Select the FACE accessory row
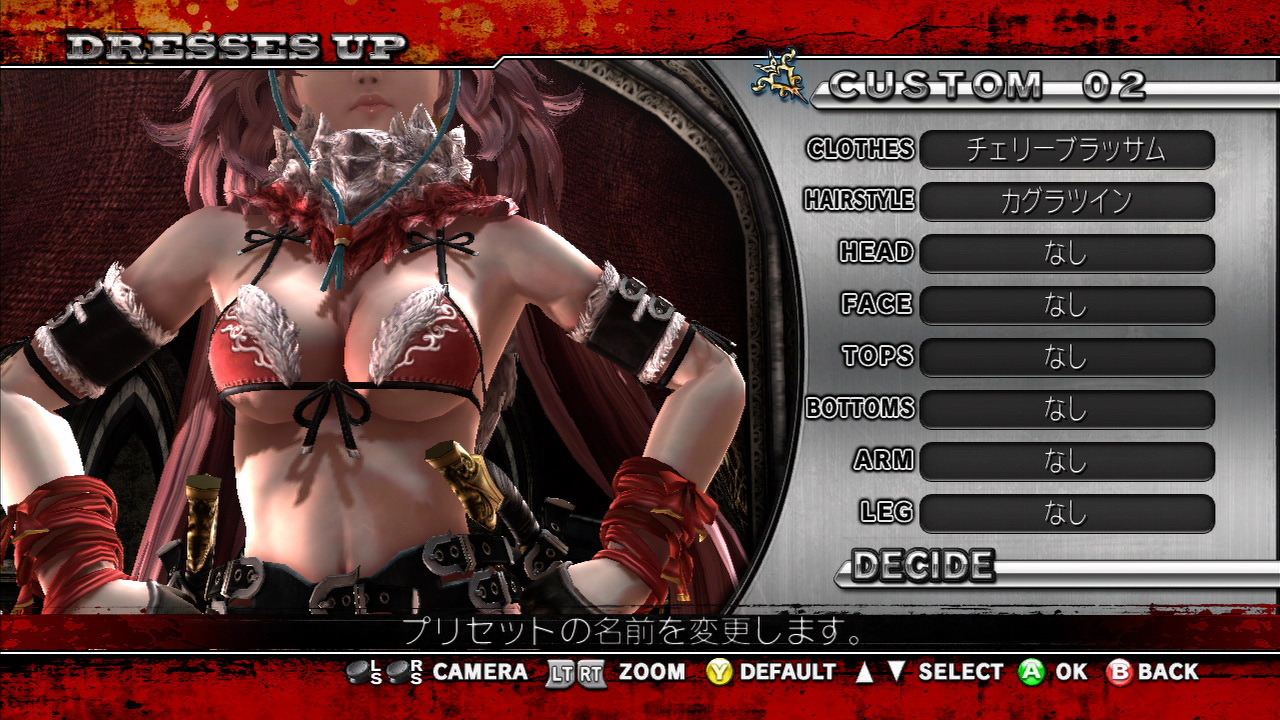Screen dimensions: 1280x720 click(1066, 306)
